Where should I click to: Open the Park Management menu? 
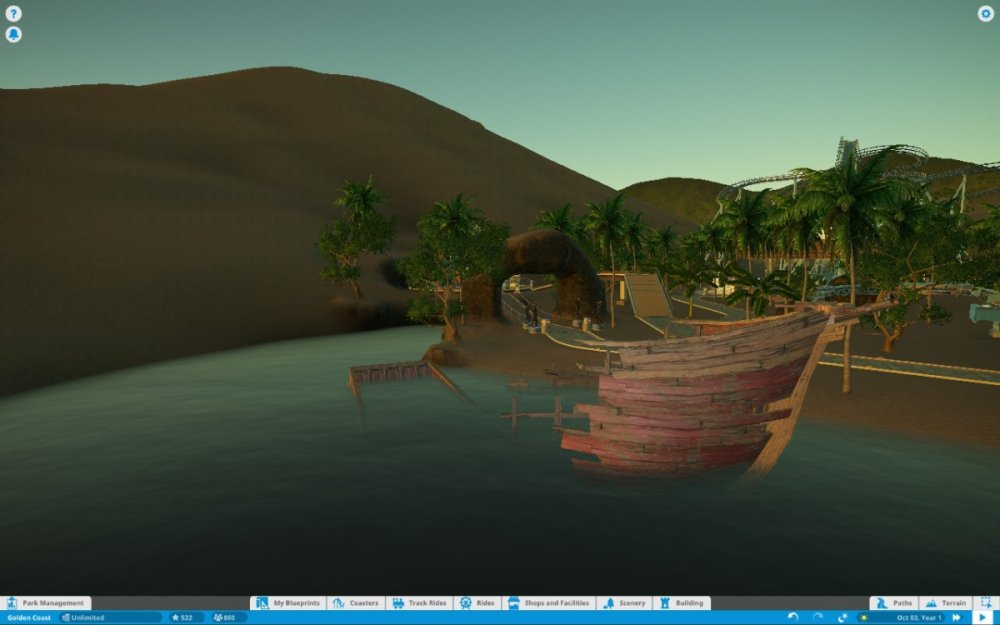click(46, 603)
